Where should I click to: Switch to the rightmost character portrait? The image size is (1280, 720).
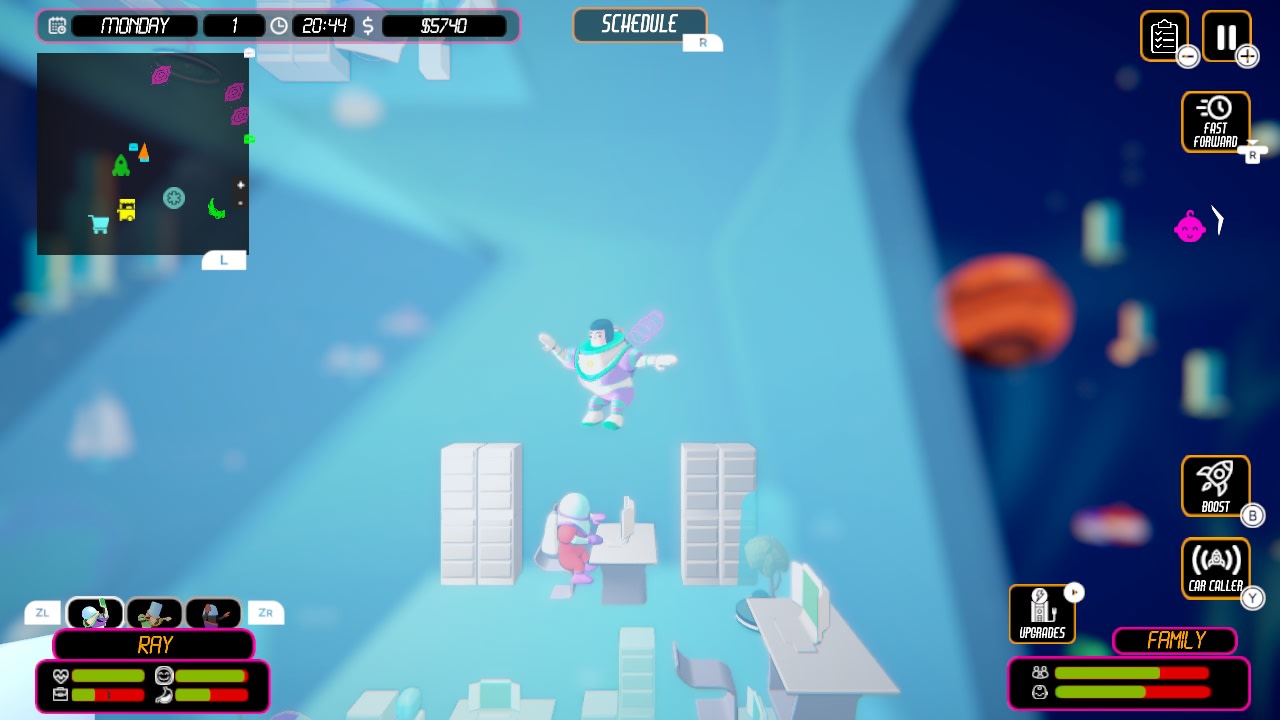click(x=213, y=612)
